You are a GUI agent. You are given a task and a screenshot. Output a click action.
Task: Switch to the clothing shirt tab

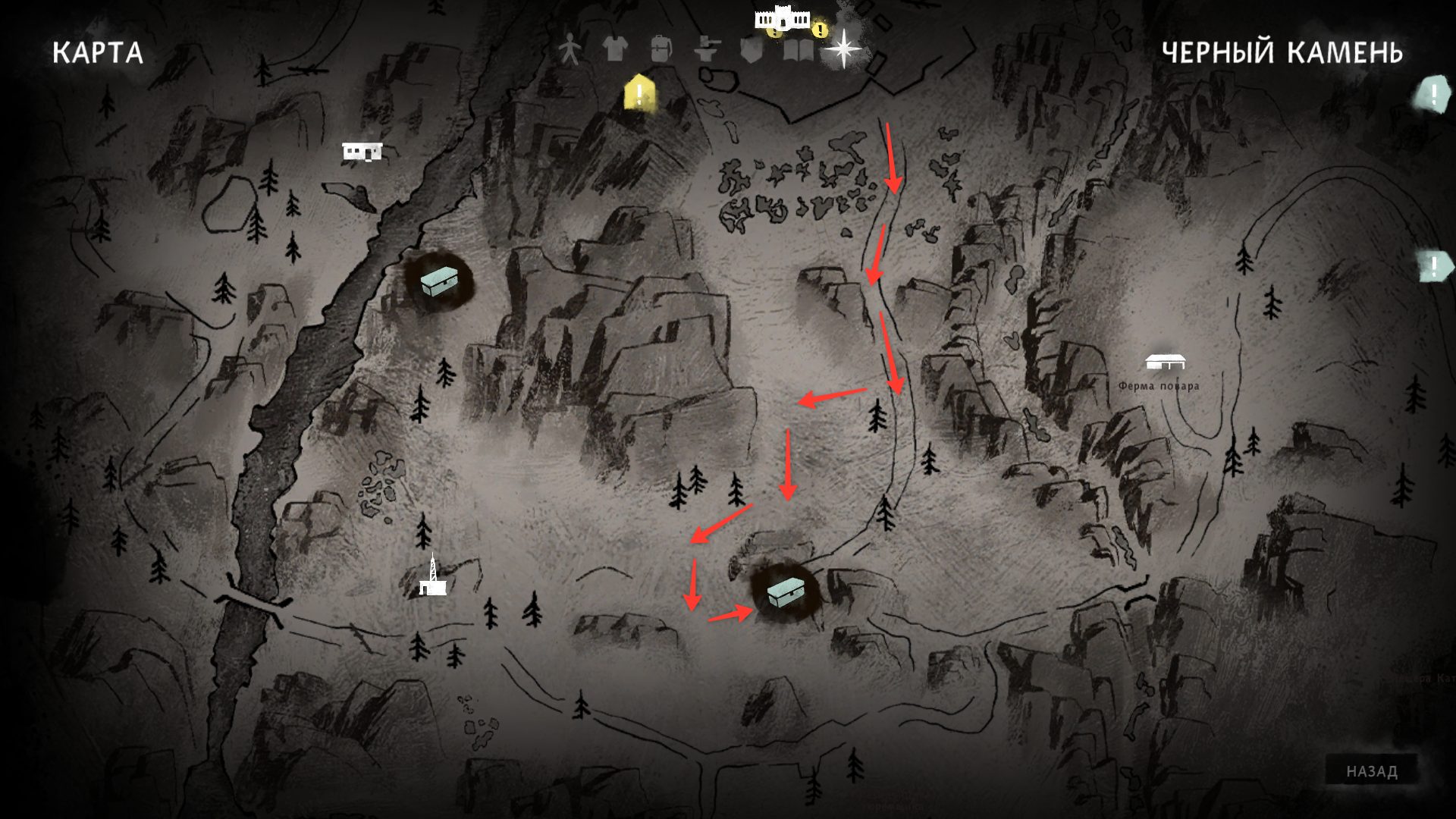pyautogui.click(x=615, y=50)
